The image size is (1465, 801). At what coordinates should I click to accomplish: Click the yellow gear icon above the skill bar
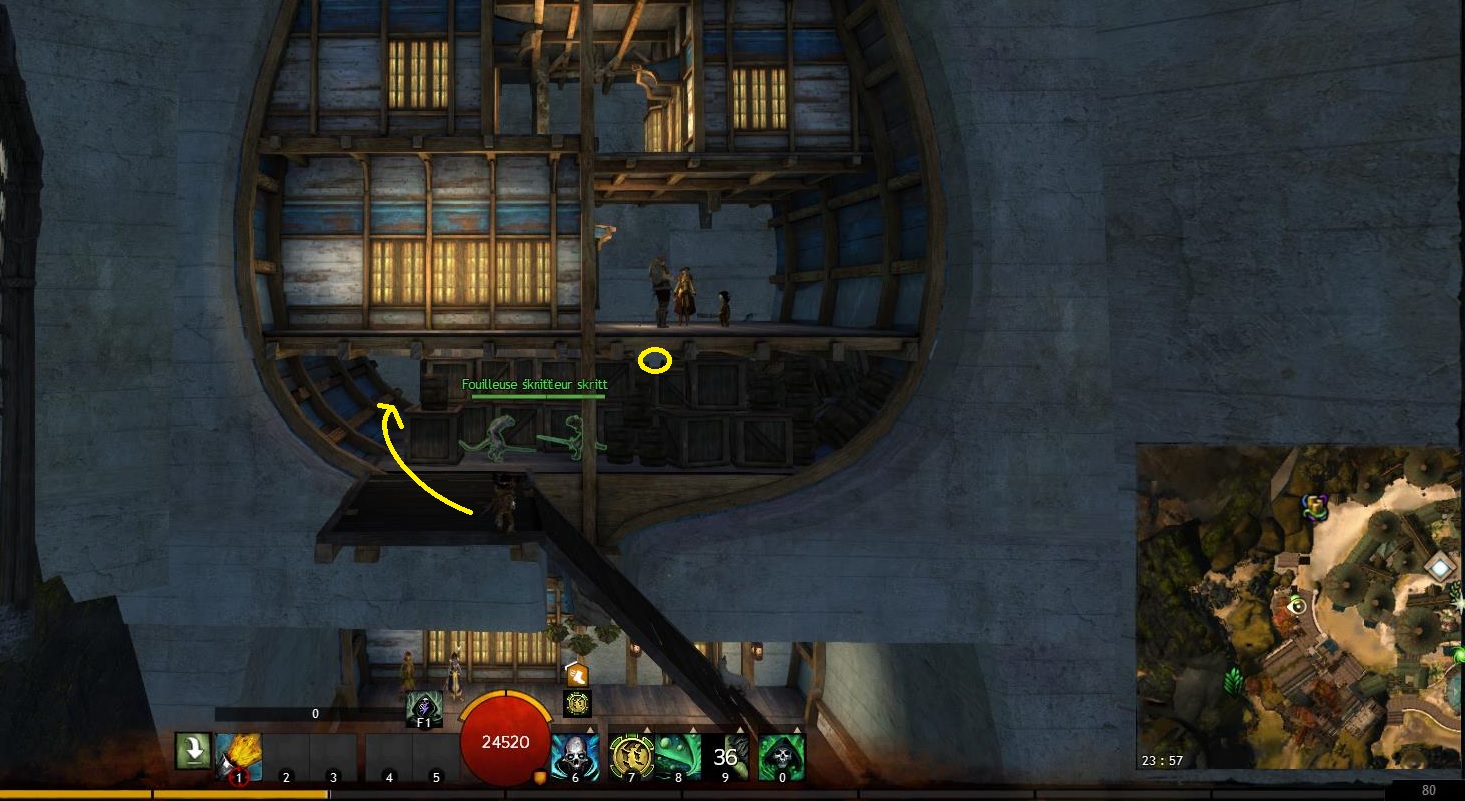577,703
